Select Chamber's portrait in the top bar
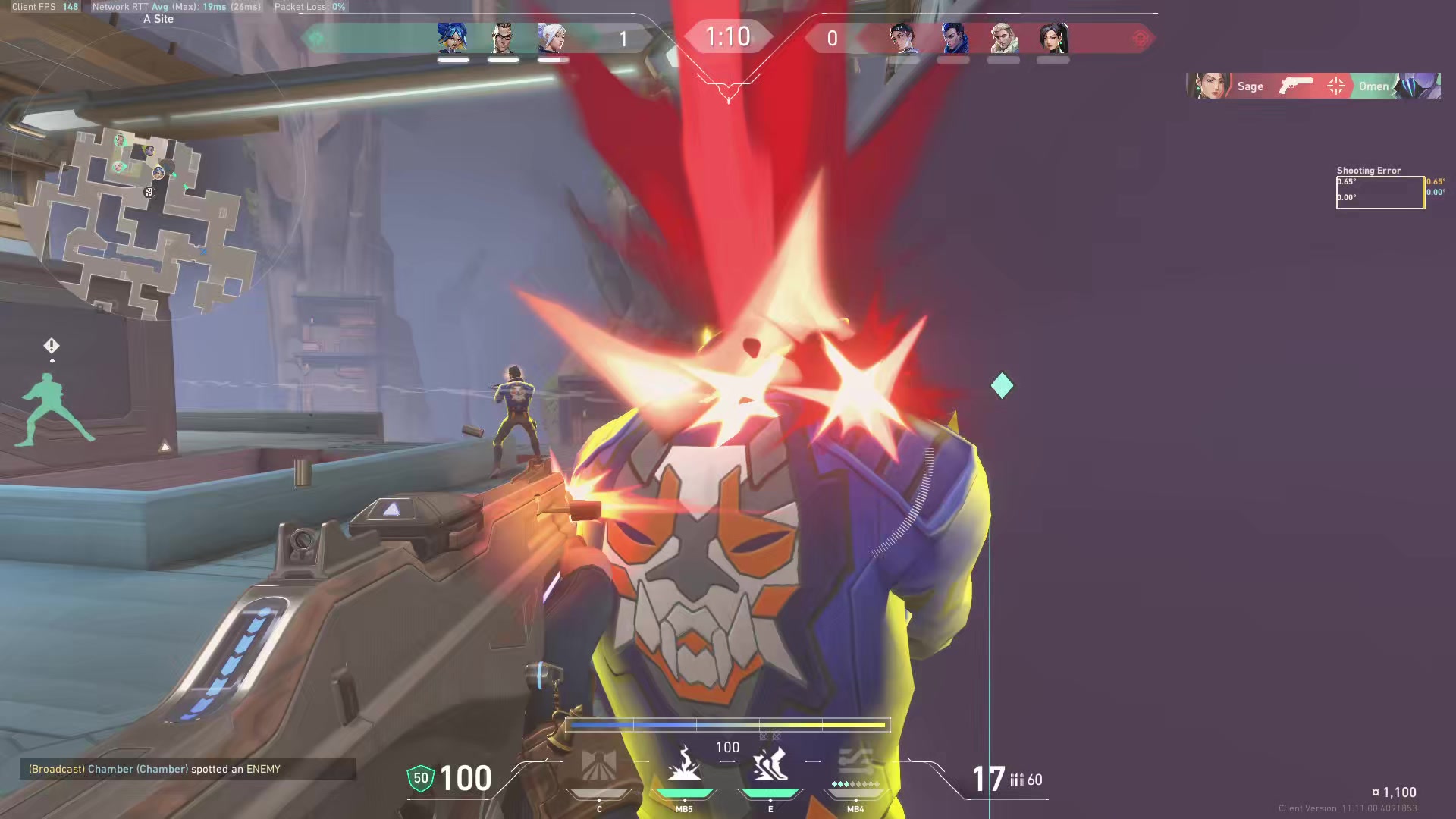Screen dimensions: 1456x819 pos(503,38)
